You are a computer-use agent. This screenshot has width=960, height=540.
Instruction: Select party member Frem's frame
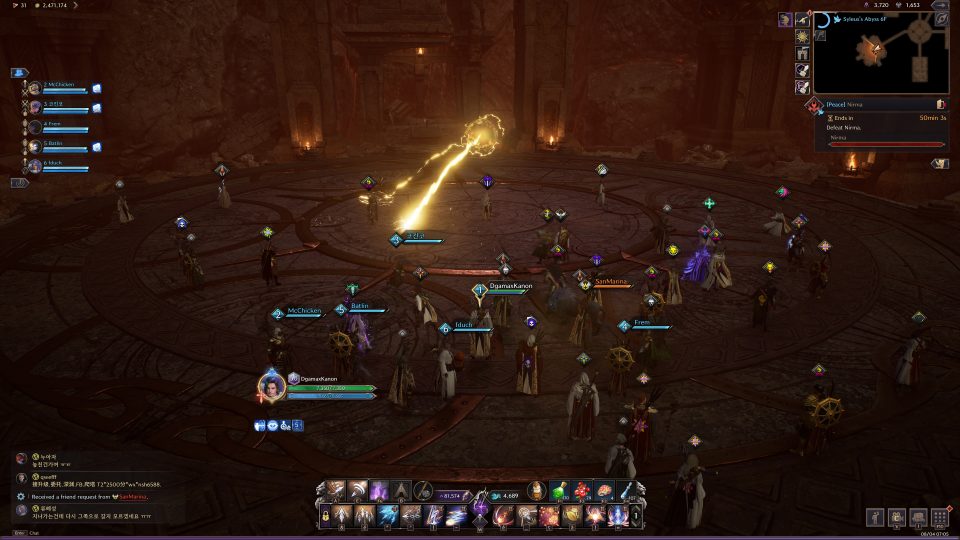pyautogui.click(x=62, y=127)
